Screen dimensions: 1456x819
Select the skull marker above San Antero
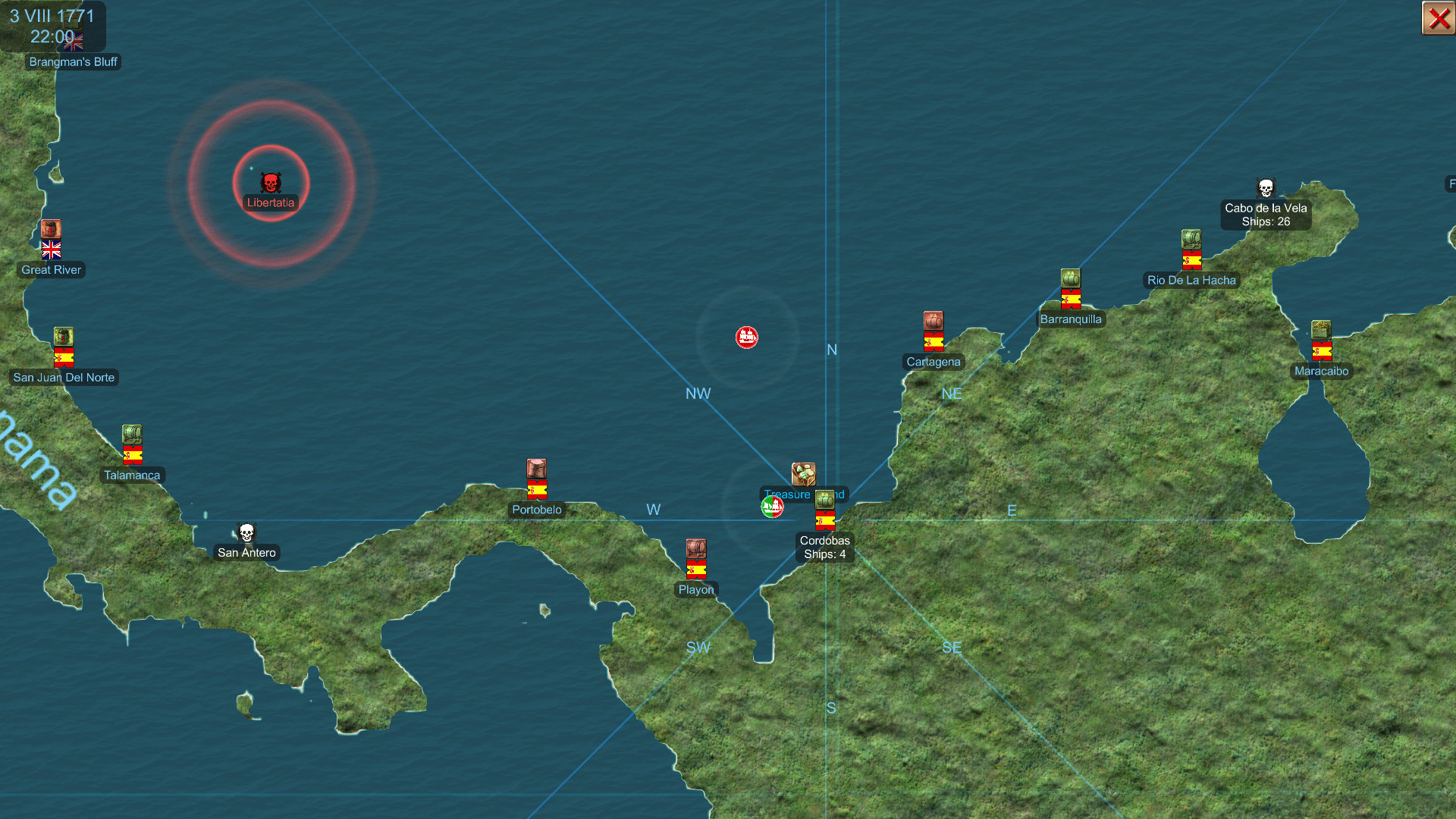(x=246, y=533)
